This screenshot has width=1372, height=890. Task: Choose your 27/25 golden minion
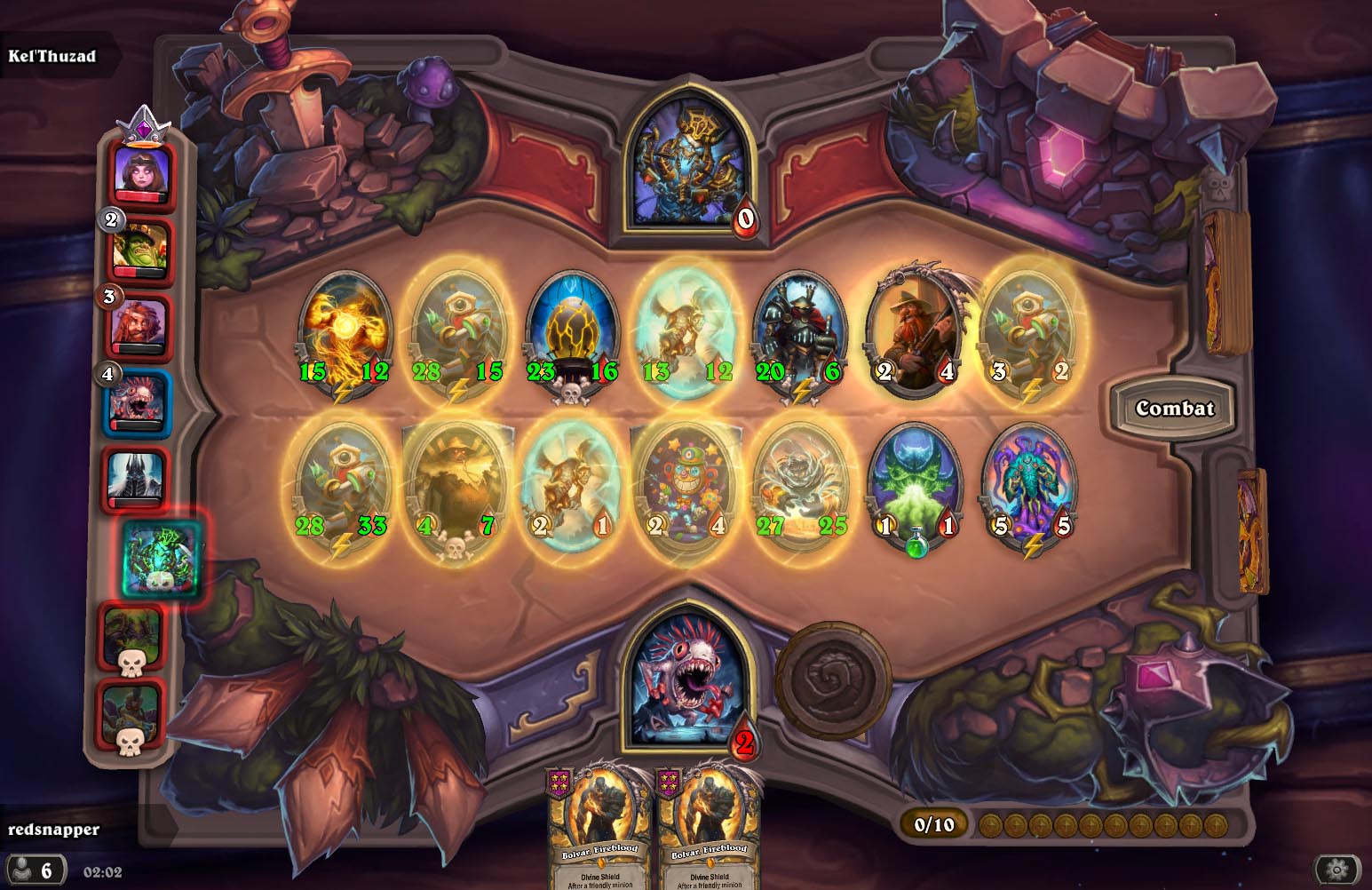(x=800, y=487)
